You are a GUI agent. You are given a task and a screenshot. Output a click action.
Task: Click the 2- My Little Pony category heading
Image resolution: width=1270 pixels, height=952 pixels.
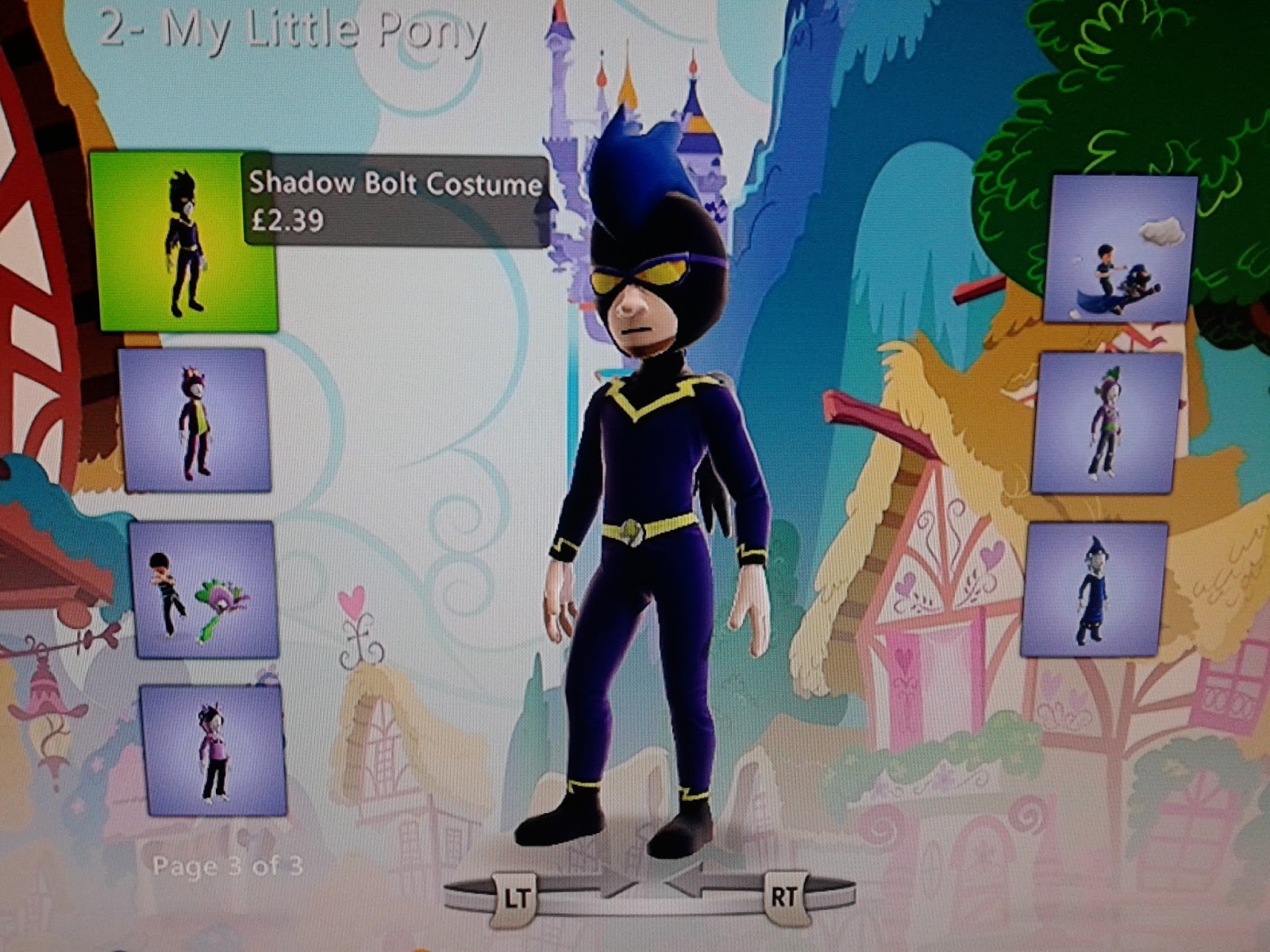pos(294,28)
